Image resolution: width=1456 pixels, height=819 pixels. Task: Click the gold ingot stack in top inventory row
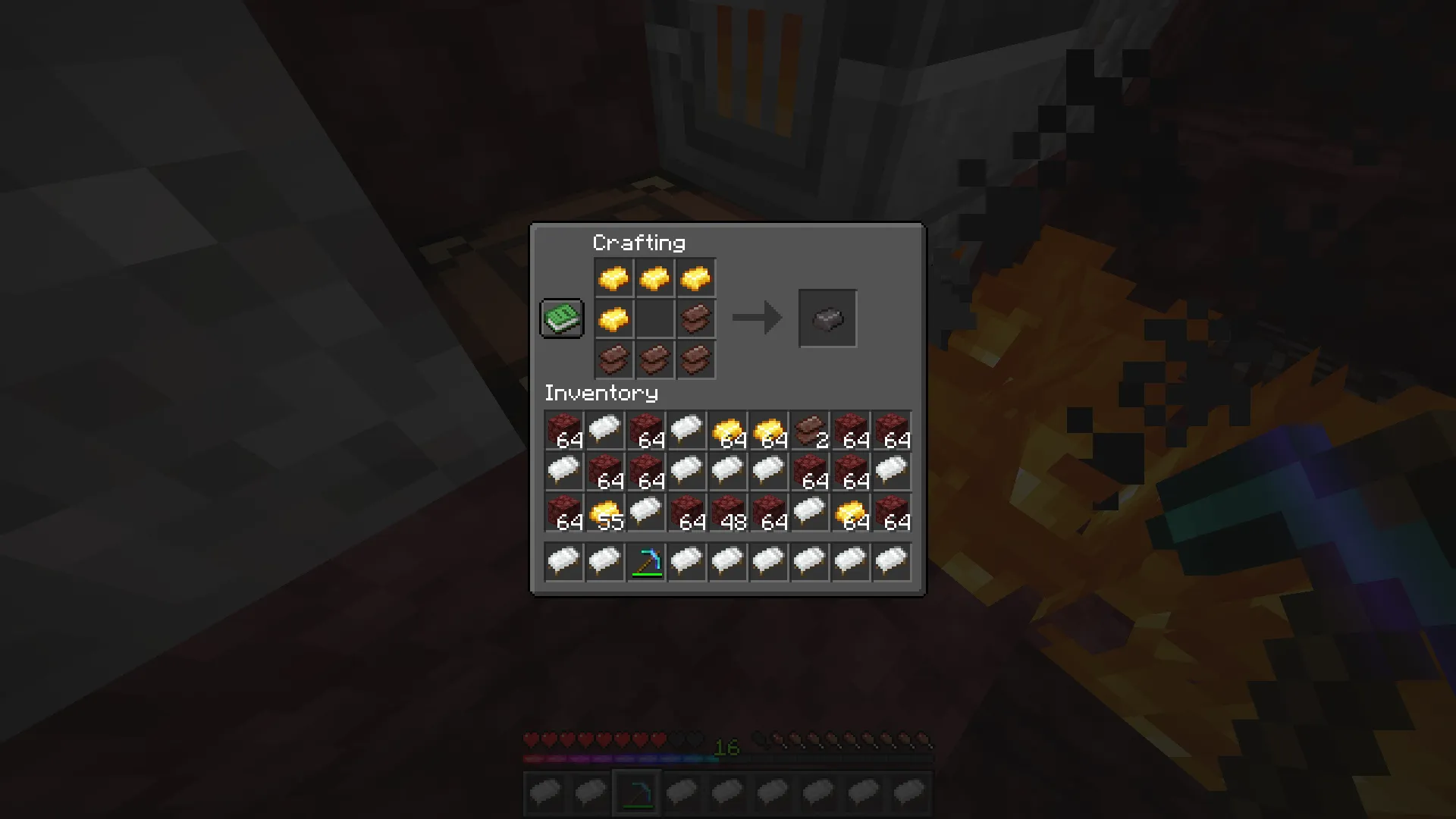[728, 430]
